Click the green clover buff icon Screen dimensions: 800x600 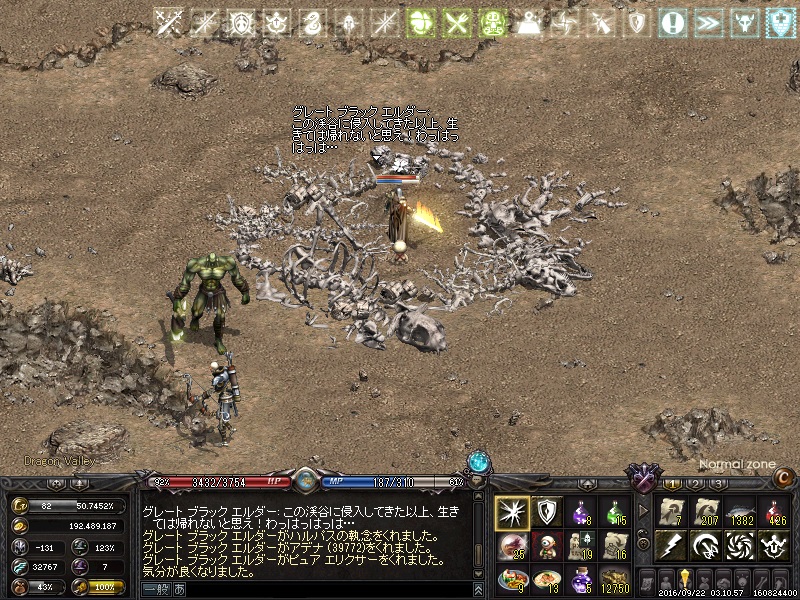pos(423,24)
